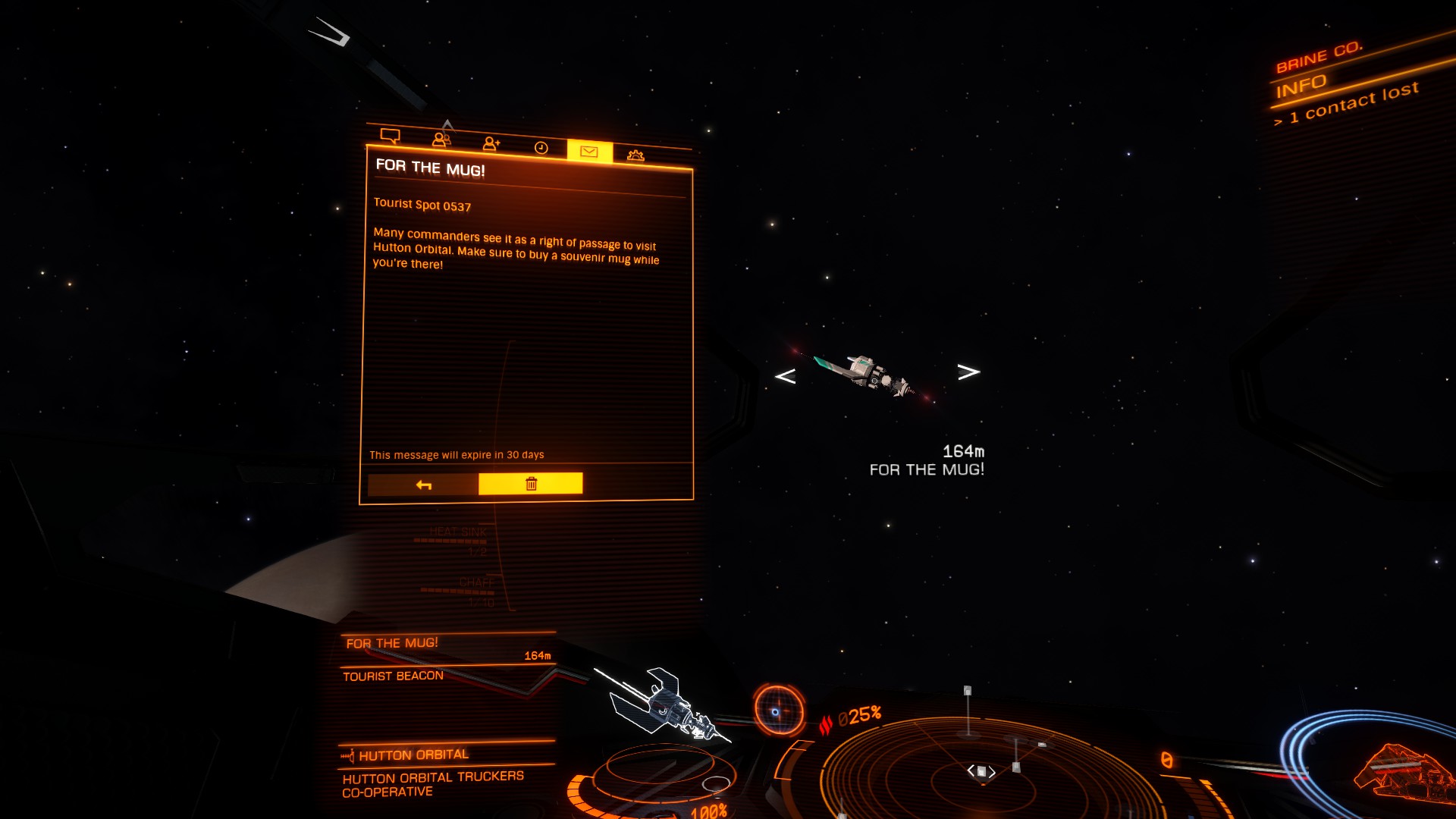Select the envelope inbox tab

click(589, 152)
